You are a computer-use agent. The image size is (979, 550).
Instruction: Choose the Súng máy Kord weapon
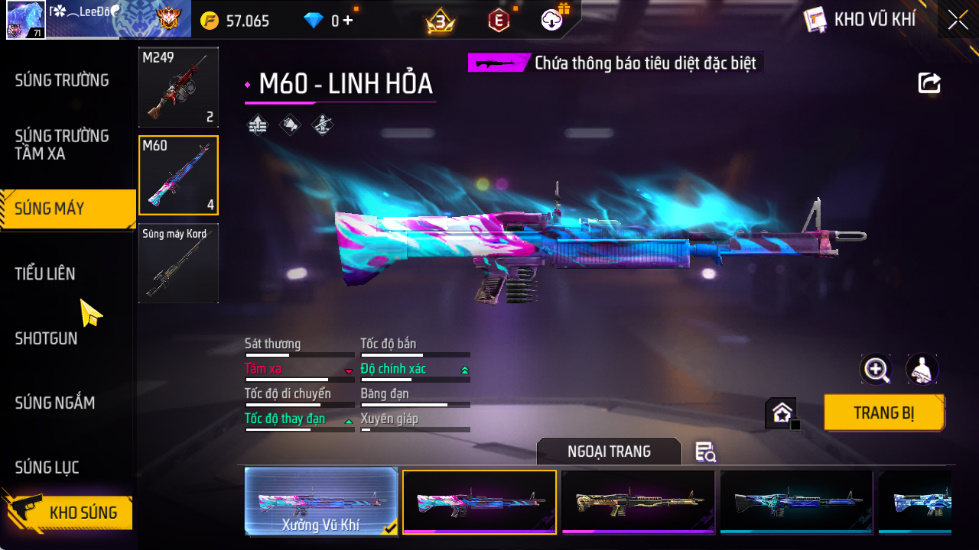(178, 263)
